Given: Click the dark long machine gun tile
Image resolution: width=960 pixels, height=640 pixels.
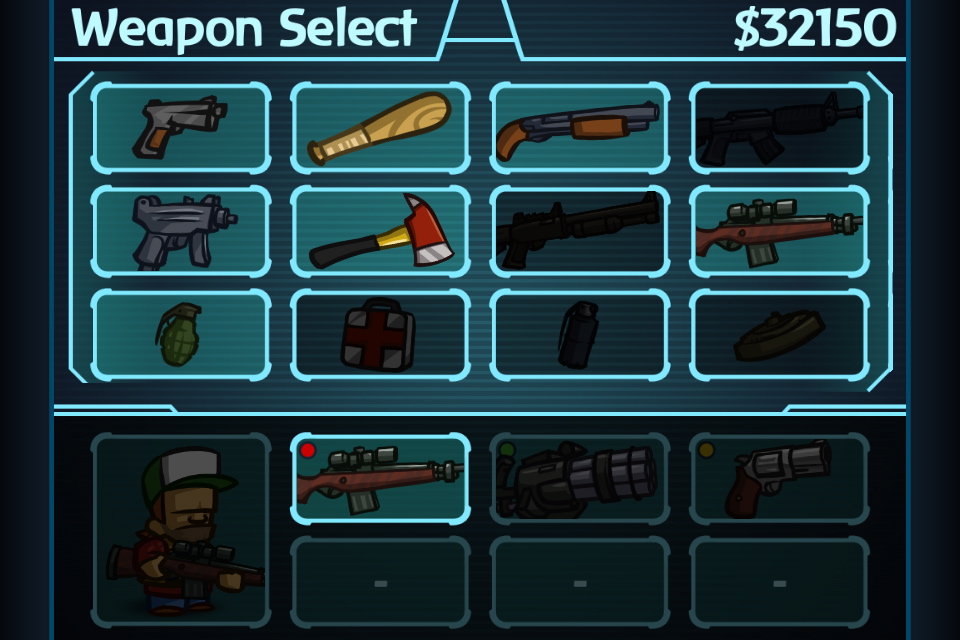Looking at the screenshot, I should tap(580, 231).
